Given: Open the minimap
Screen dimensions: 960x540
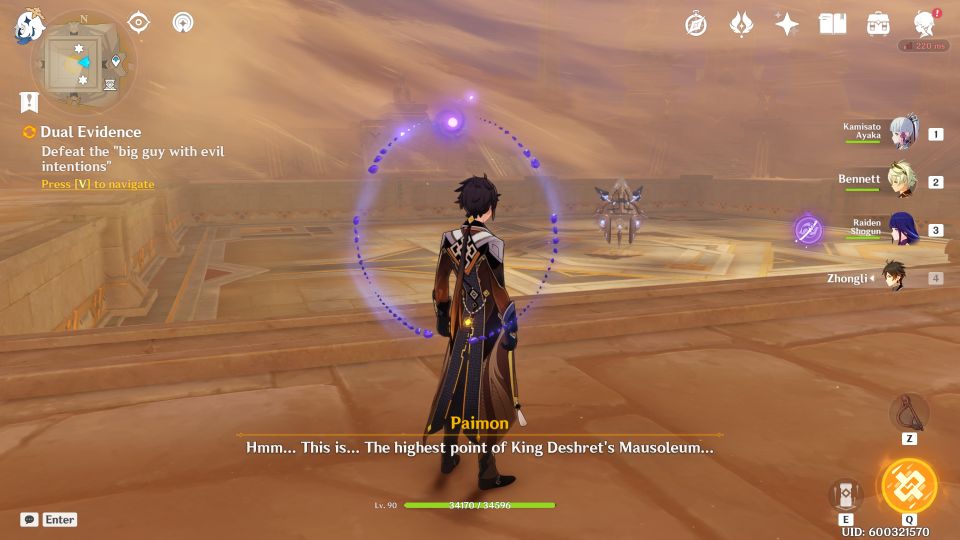Looking at the screenshot, I should coord(82,62).
